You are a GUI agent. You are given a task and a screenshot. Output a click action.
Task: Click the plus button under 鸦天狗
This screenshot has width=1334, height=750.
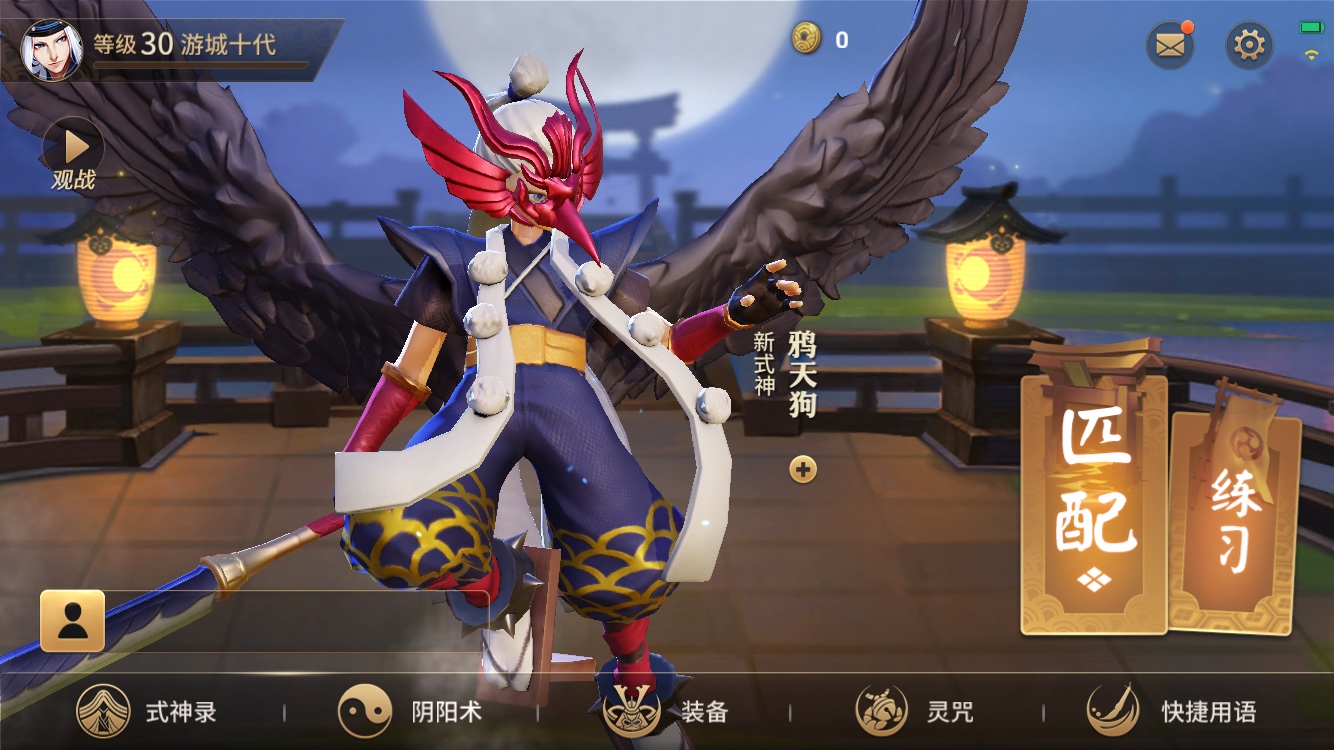(803, 469)
